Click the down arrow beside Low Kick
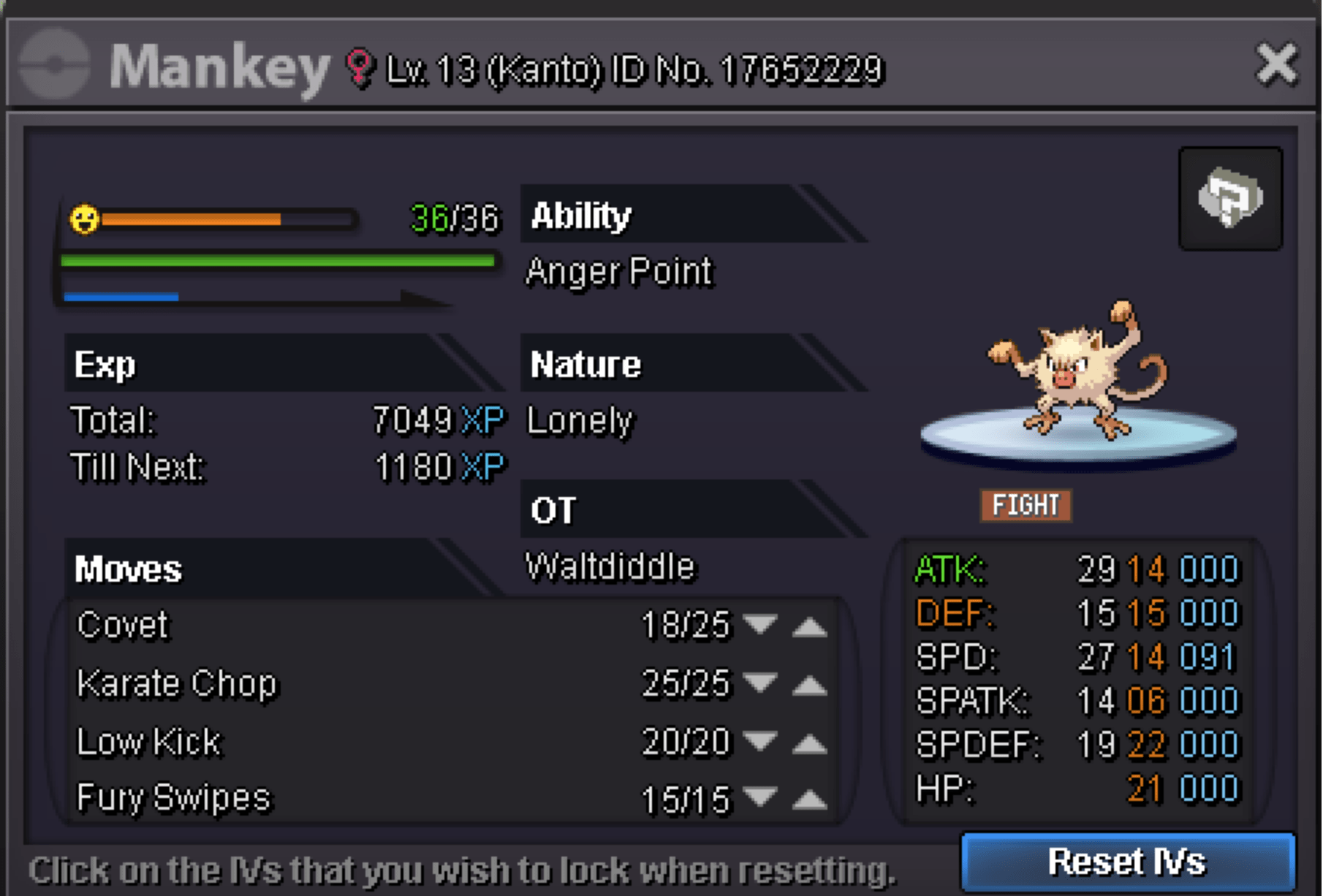The width and height of the screenshot is (1323, 896). click(x=759, y=742)
